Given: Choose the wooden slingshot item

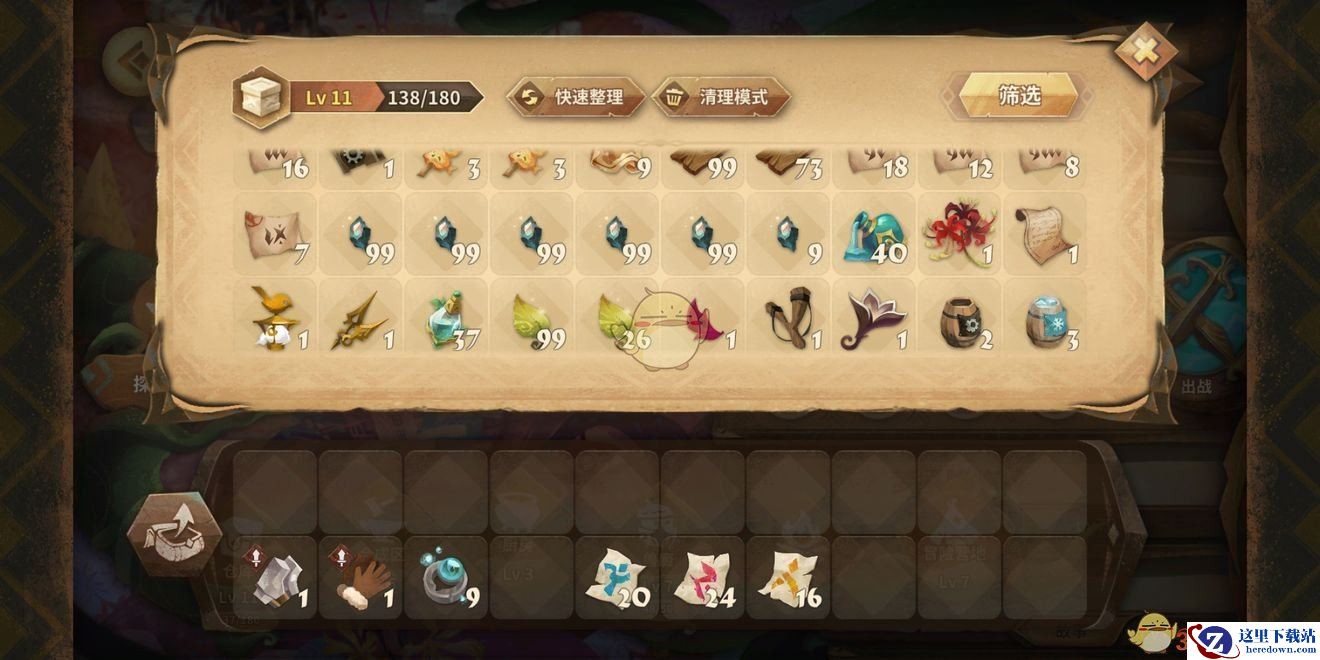Looking at the screenshot, I should click(789, 318).
